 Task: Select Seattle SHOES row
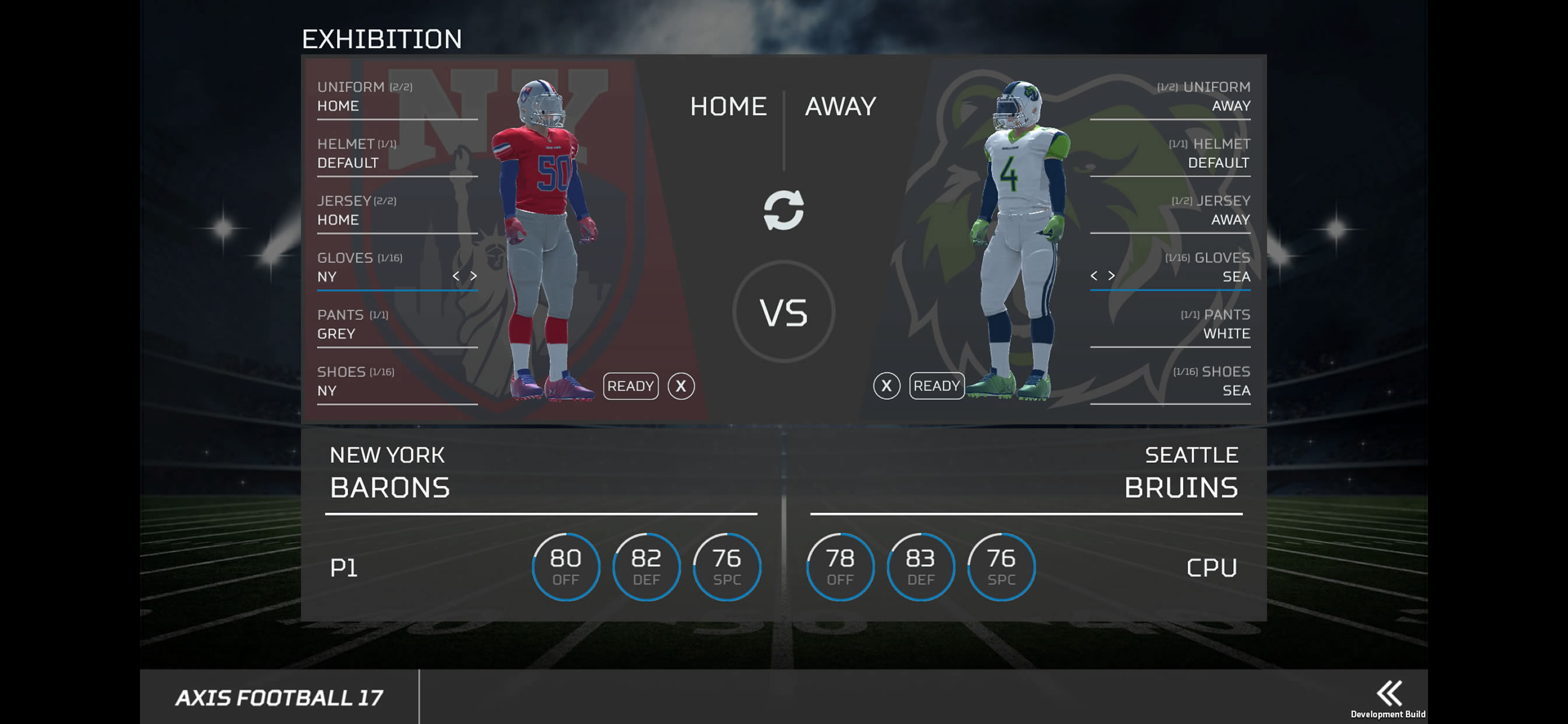[1170, 381]
